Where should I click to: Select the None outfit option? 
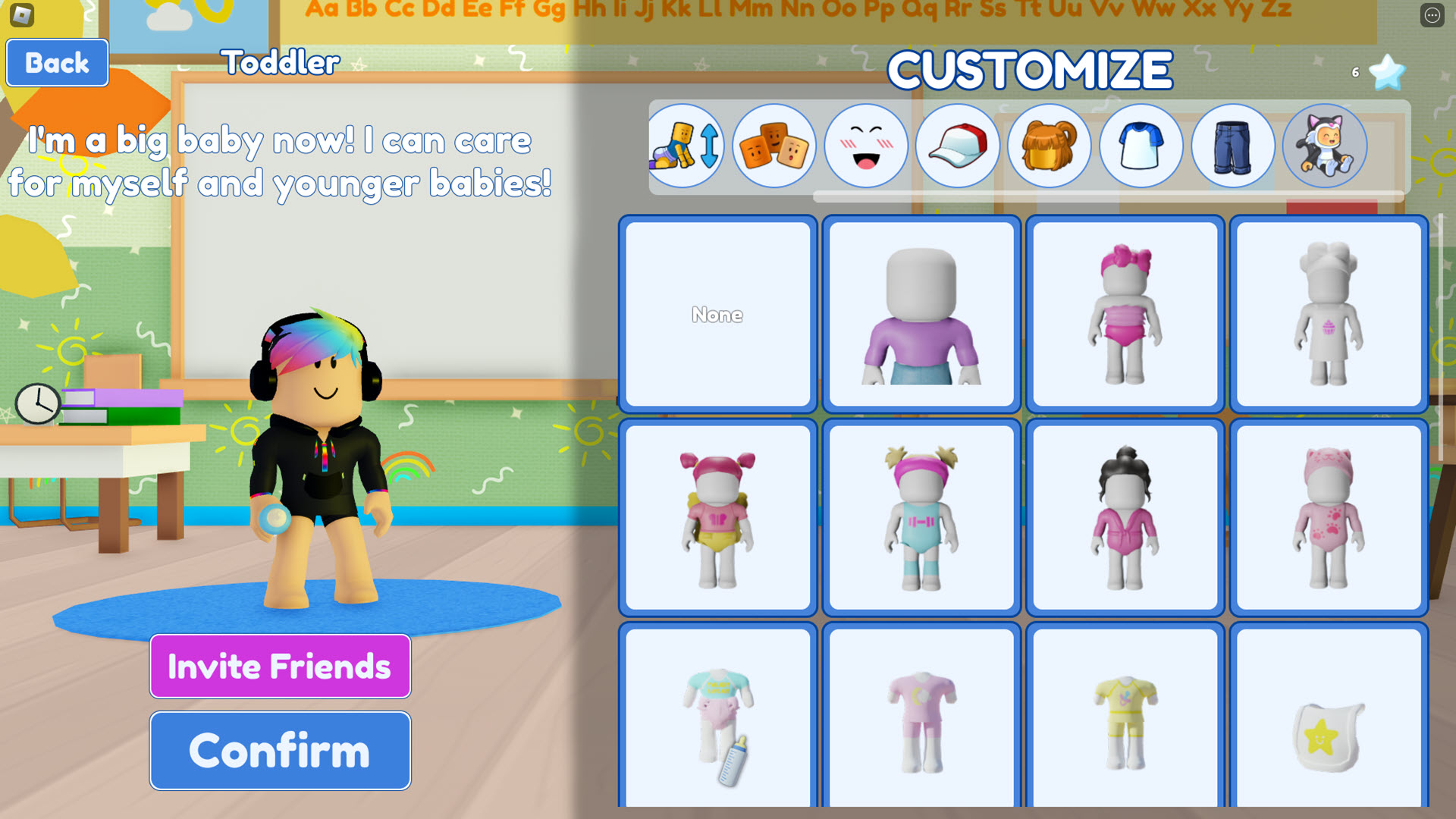pos(717,315)
